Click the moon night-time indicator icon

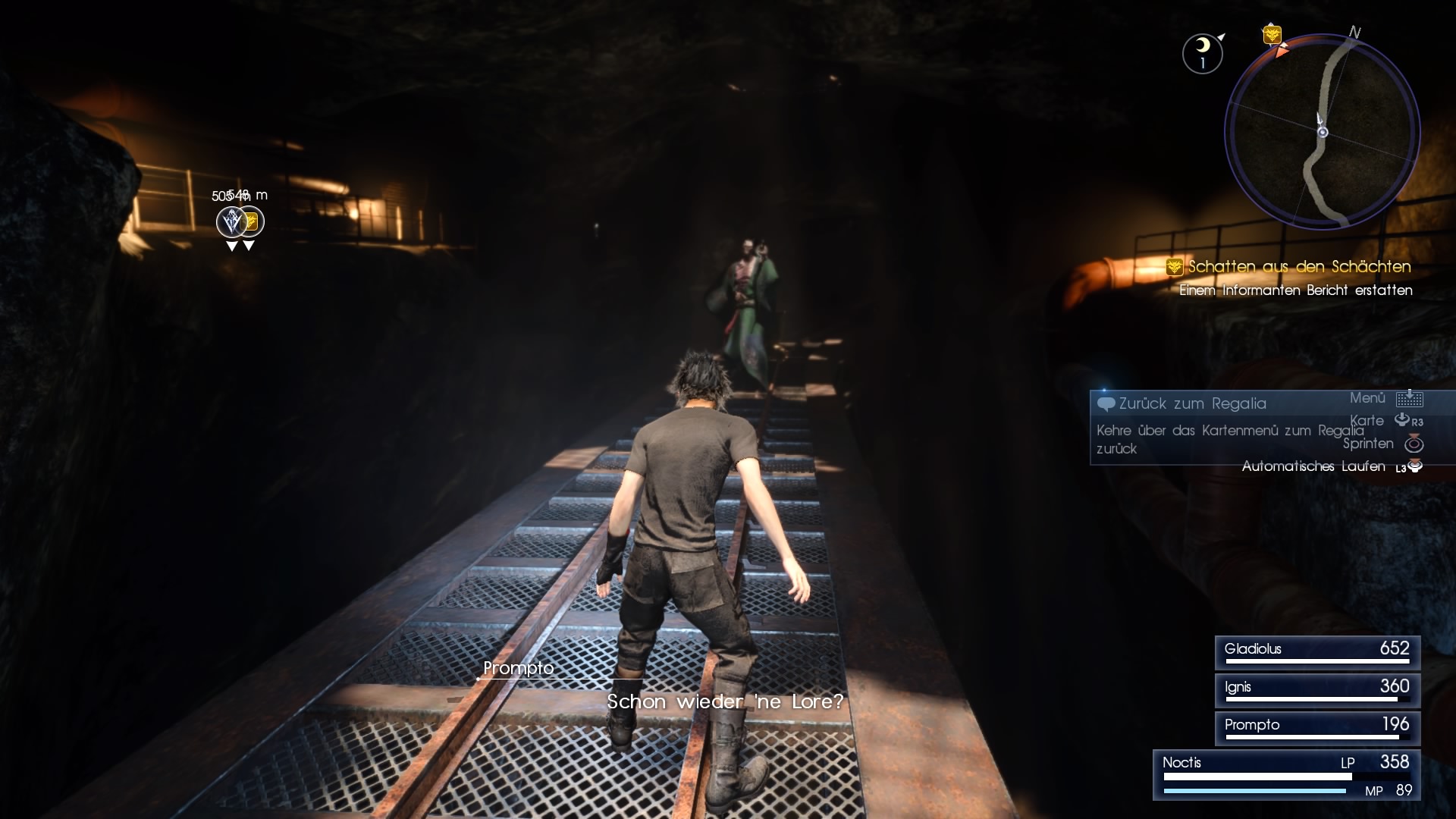(1202, 53)
